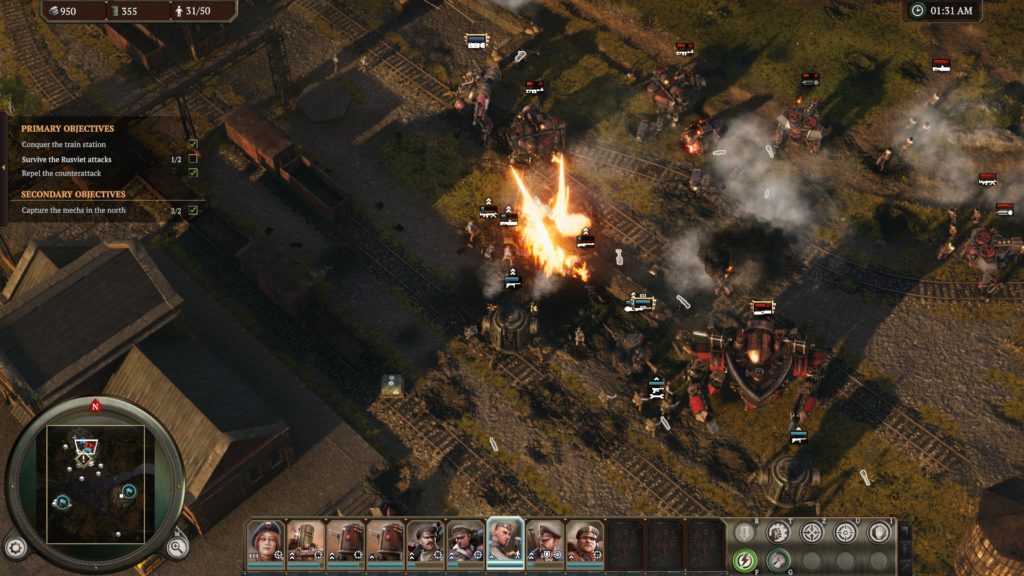Activate the green lightning bolt ability
The image size is (1024, 576).
(x=745, y=560)
